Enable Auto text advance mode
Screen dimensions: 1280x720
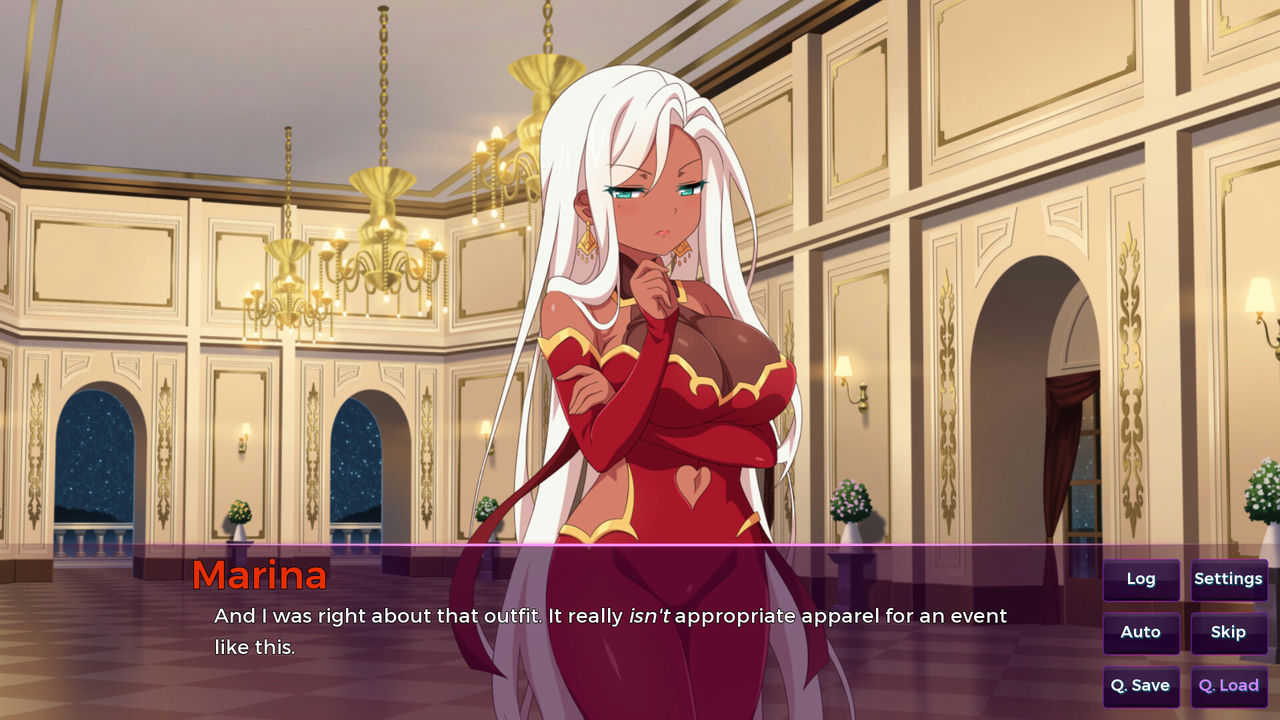(1141, 632)
